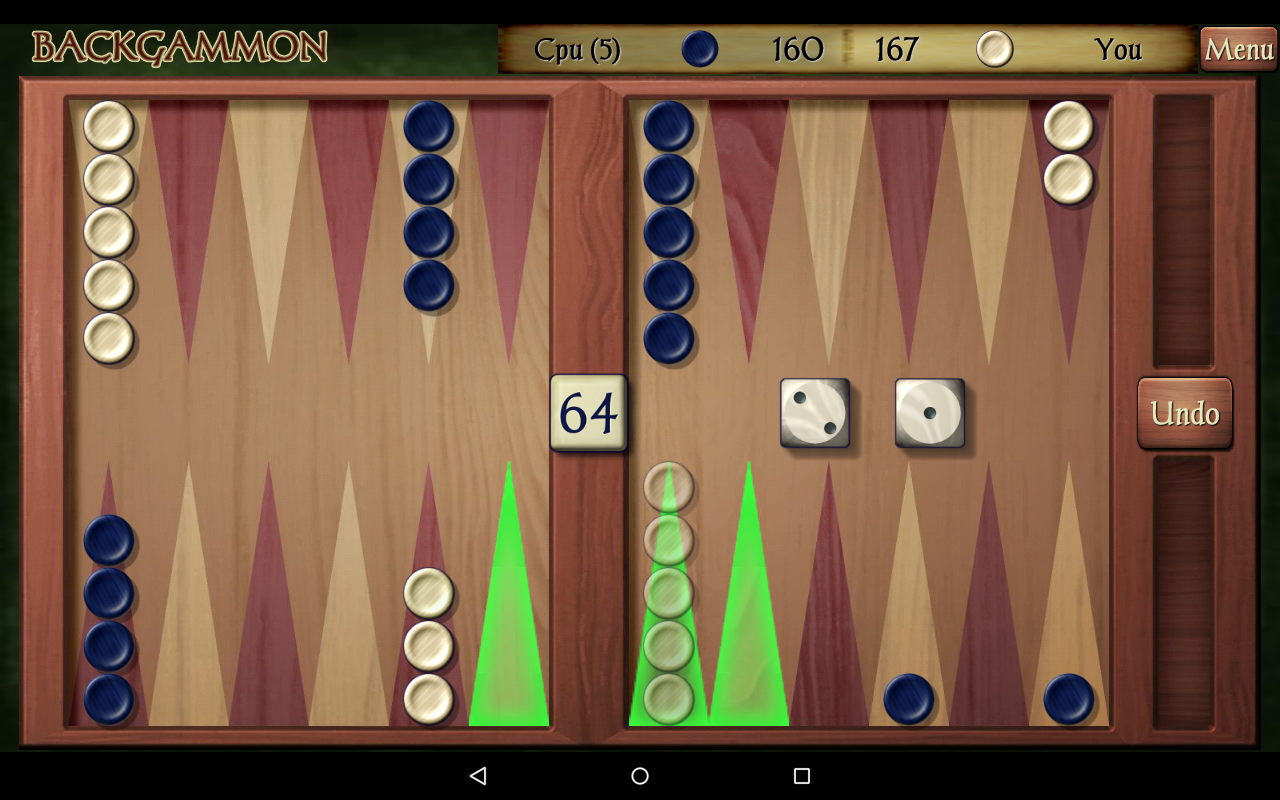
Task: Select the lone blue checker near bottom right
Action: (907, 696)
